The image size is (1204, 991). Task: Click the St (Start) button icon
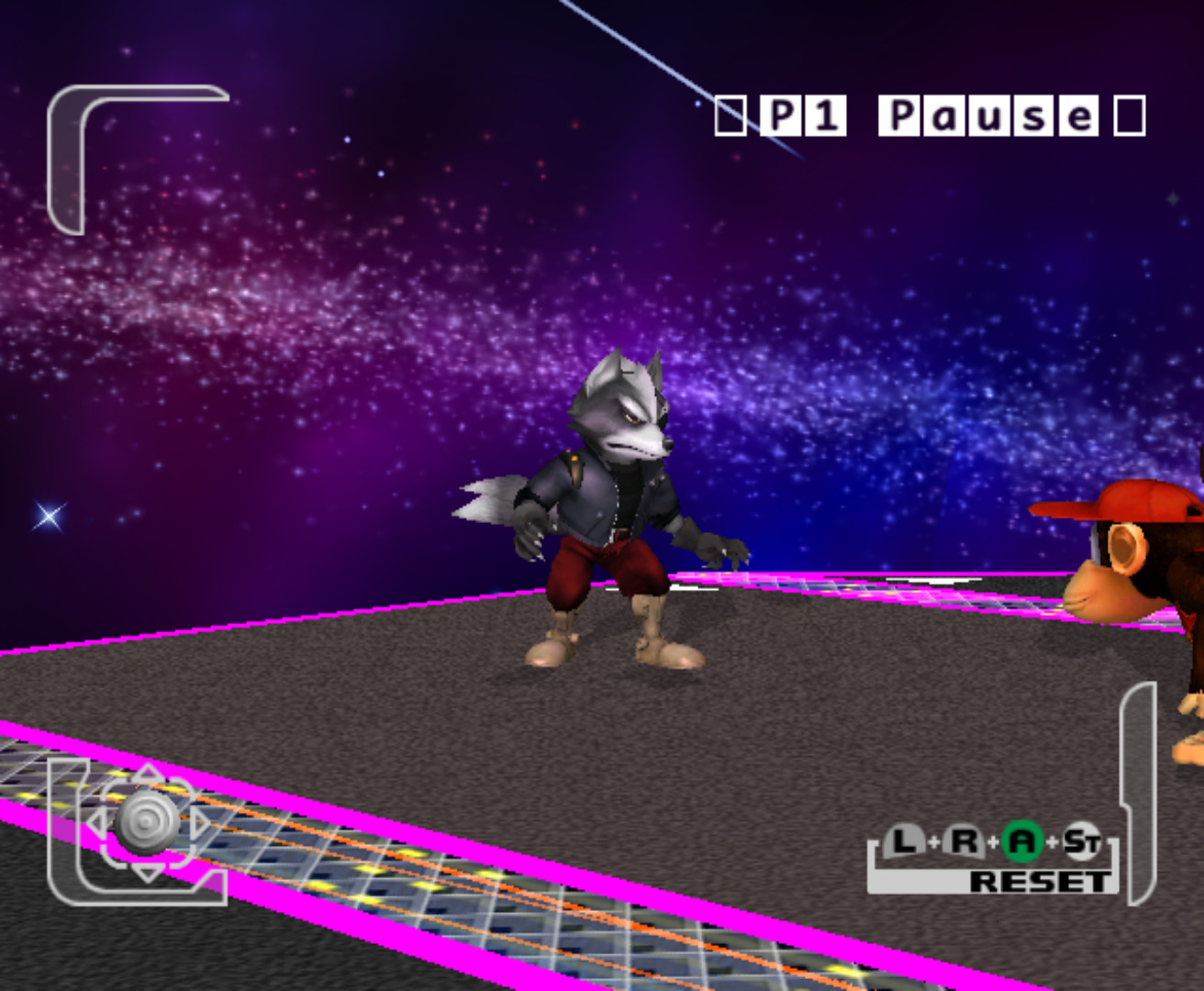click(x=1082, y=841)
